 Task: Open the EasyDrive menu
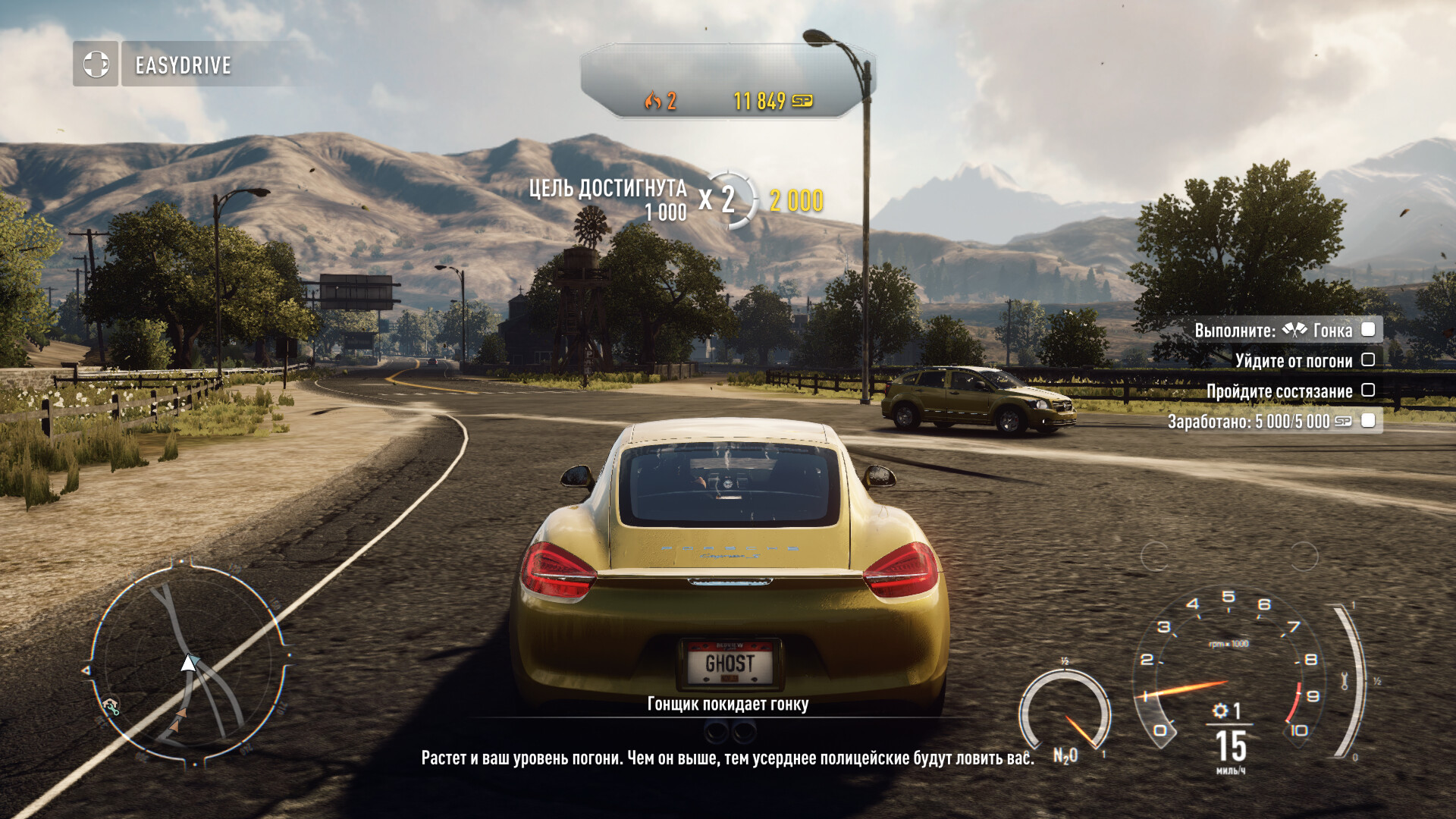[183, 65]
